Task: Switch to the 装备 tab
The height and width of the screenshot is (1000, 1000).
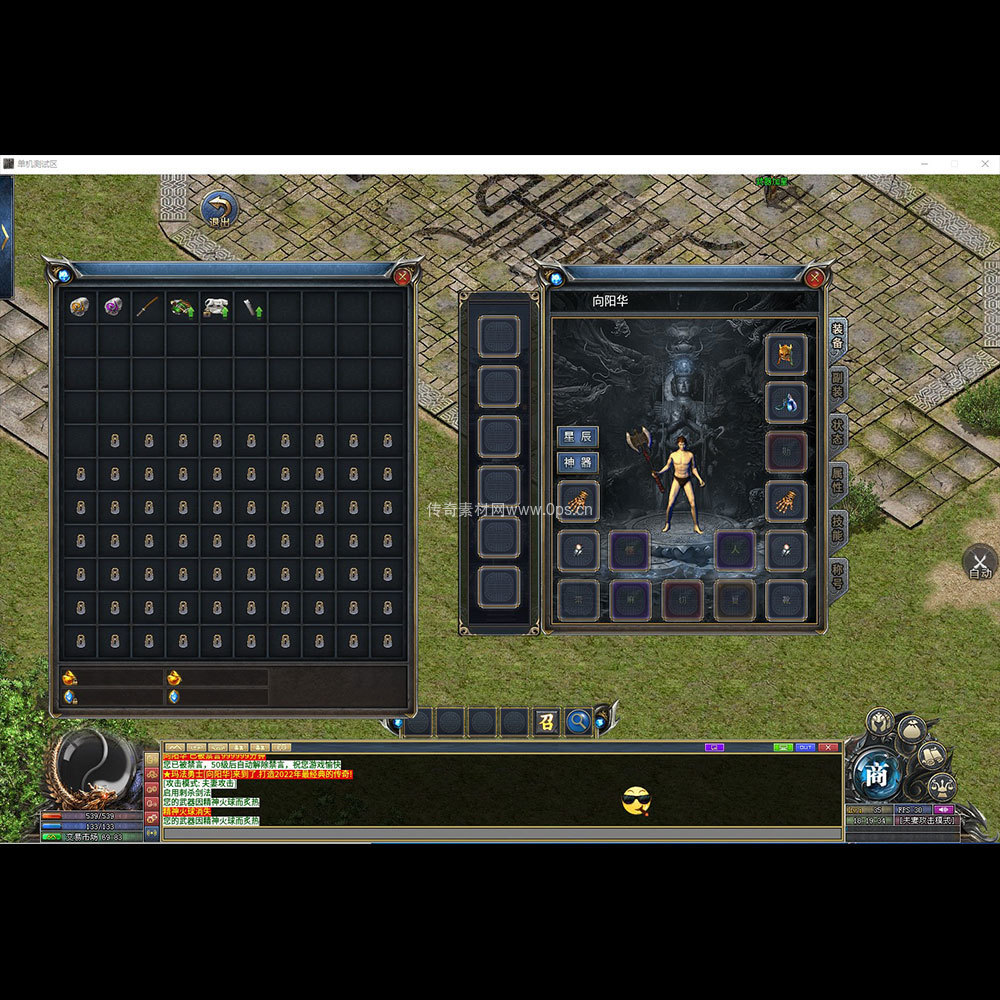Action: [838, 336]
